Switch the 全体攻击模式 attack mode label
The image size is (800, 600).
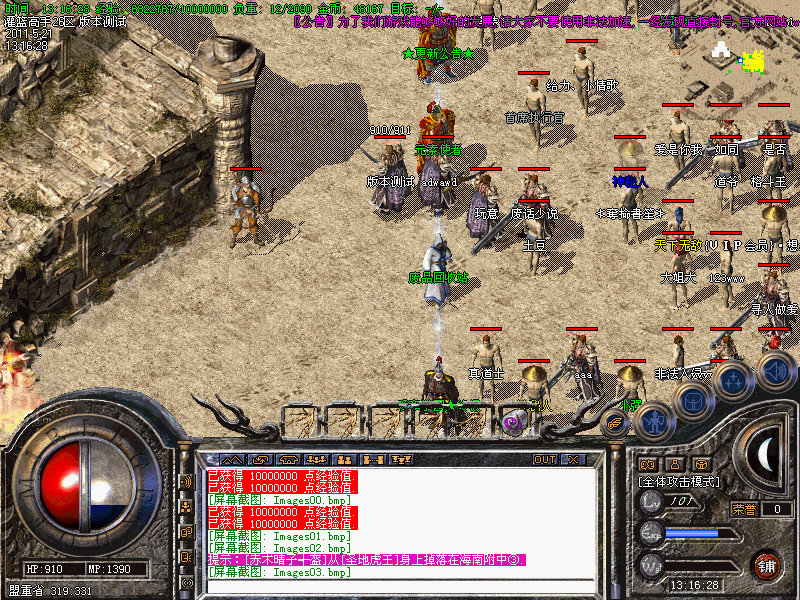click(x=680, y=481)
